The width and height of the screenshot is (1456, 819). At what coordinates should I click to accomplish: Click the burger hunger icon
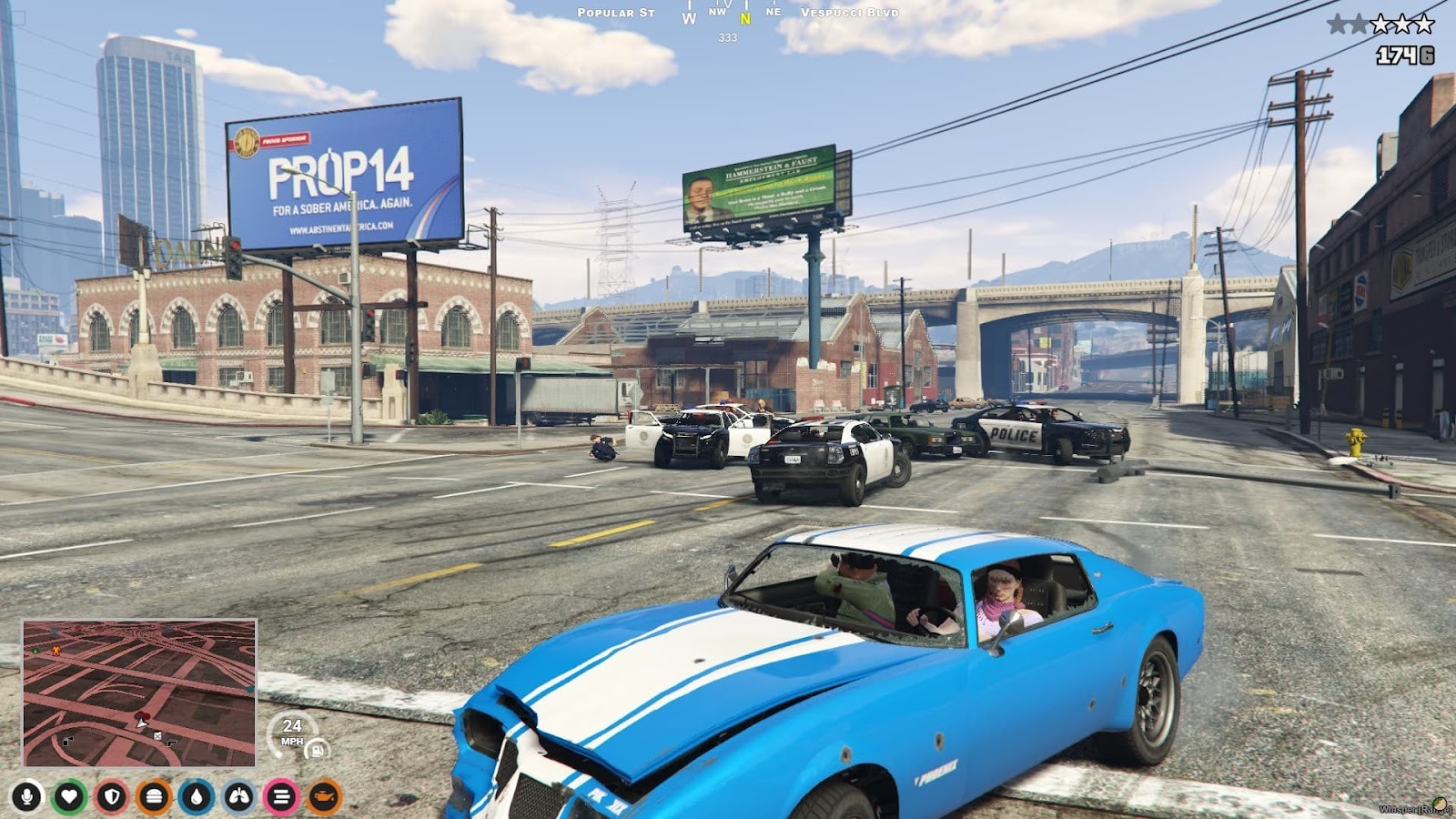point(154,797)
